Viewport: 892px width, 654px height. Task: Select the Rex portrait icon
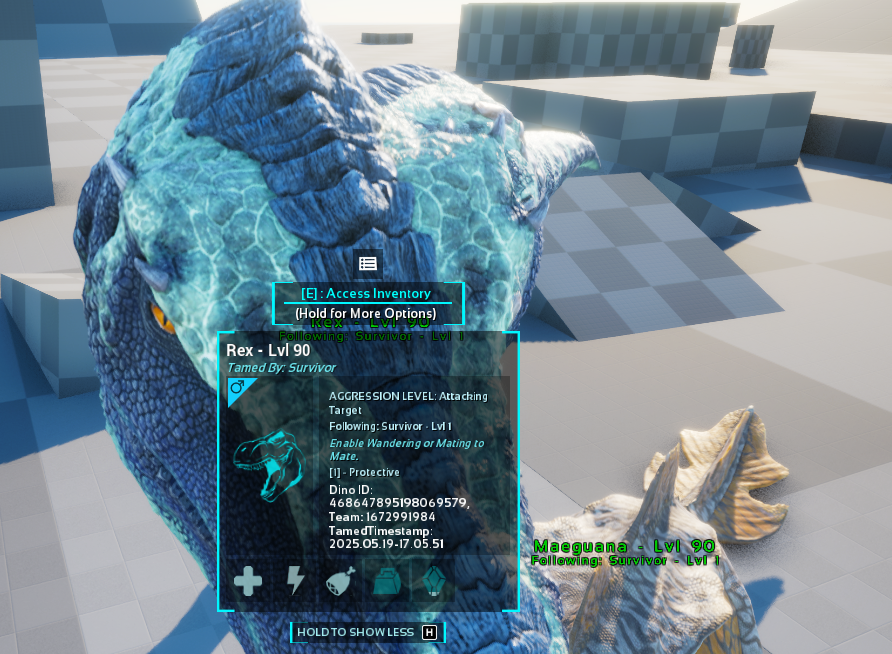pyautogui.click(x=266, y=466)
